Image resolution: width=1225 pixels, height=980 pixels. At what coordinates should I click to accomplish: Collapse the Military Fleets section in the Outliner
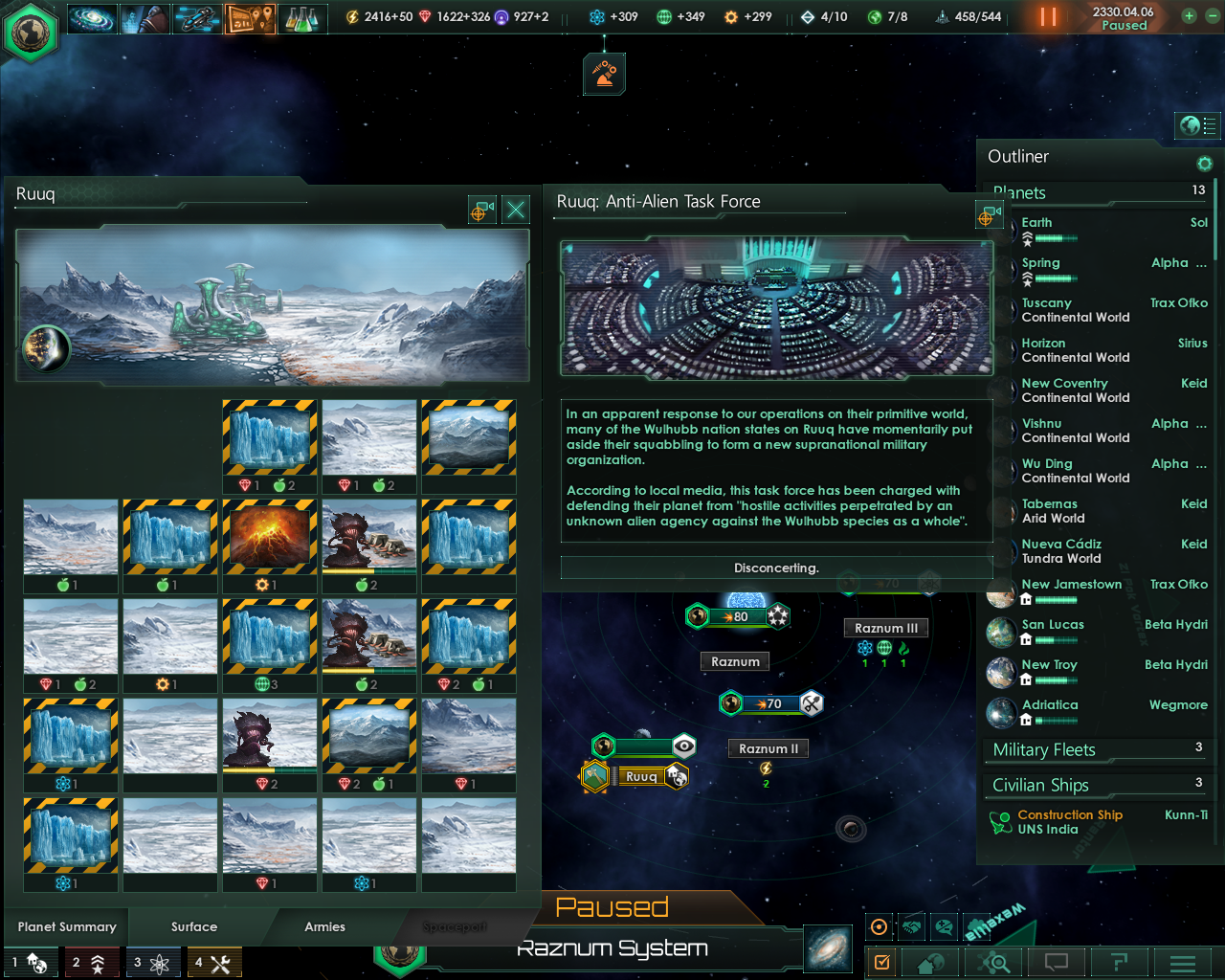point(1043,749)
